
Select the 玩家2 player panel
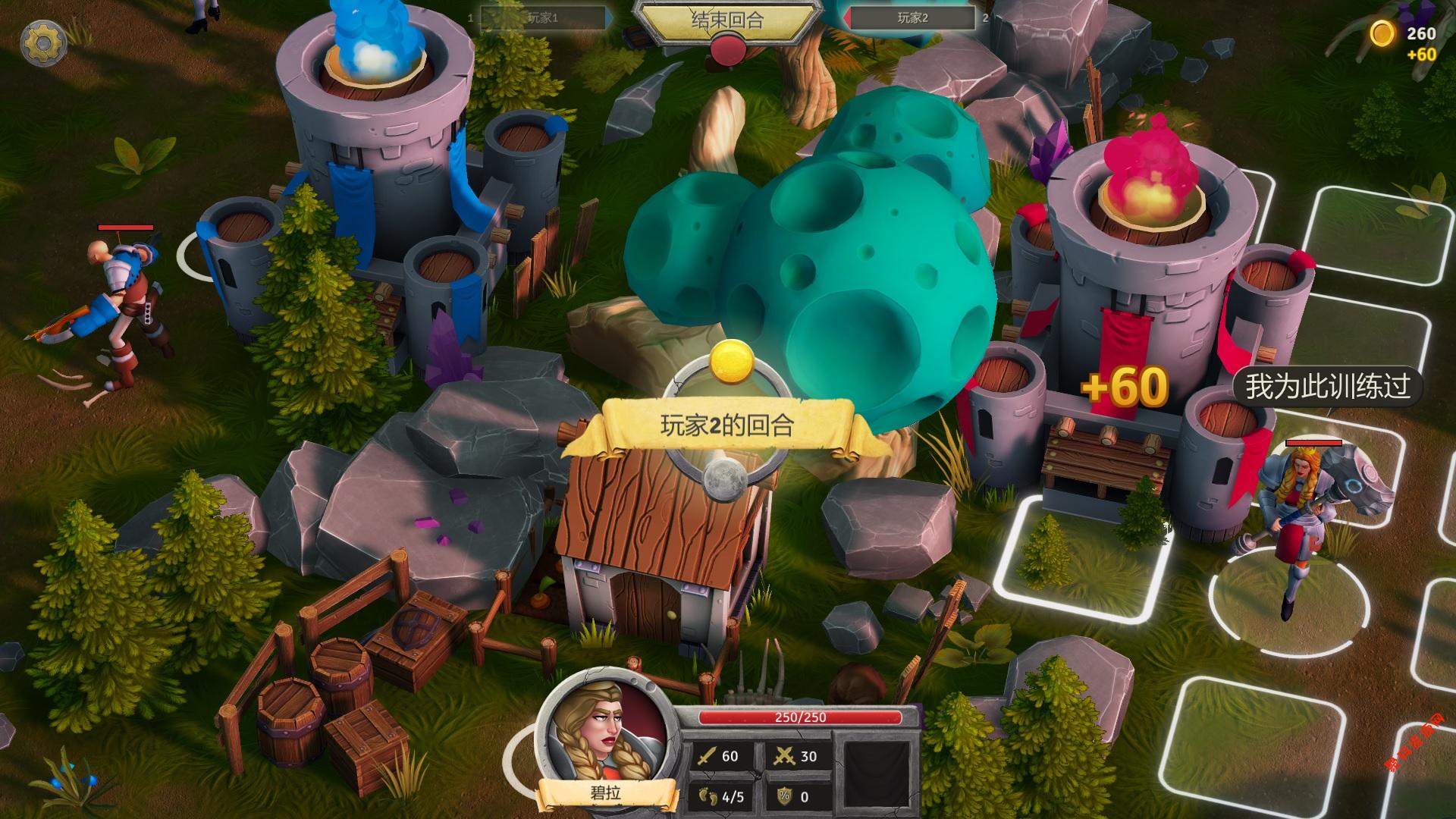point(913,18)
